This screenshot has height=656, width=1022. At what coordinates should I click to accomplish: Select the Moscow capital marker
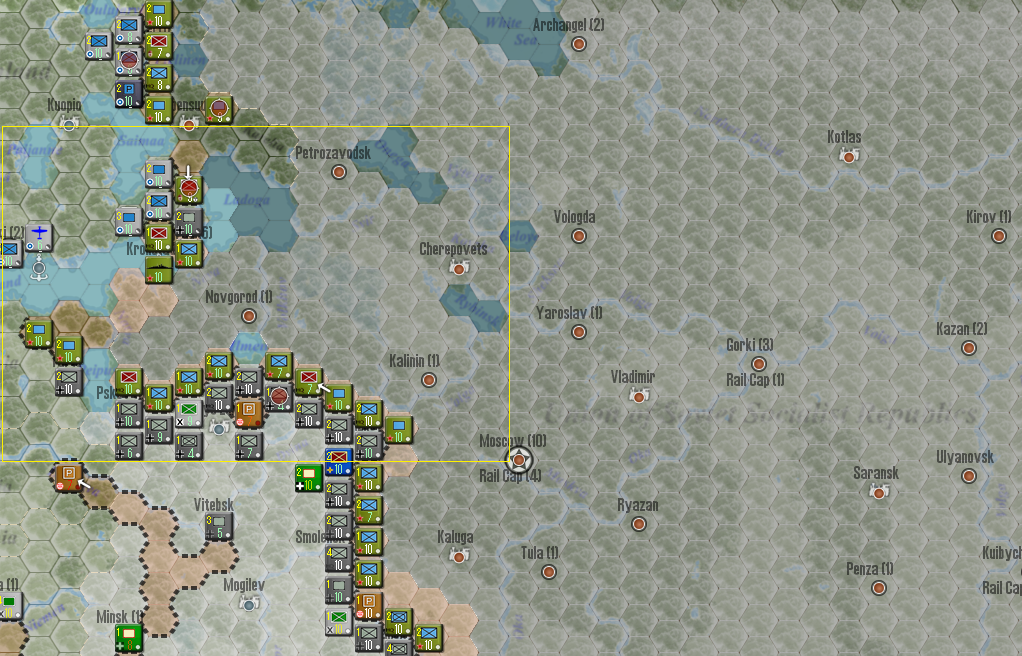pyautogui.click(x=519, y=460)
